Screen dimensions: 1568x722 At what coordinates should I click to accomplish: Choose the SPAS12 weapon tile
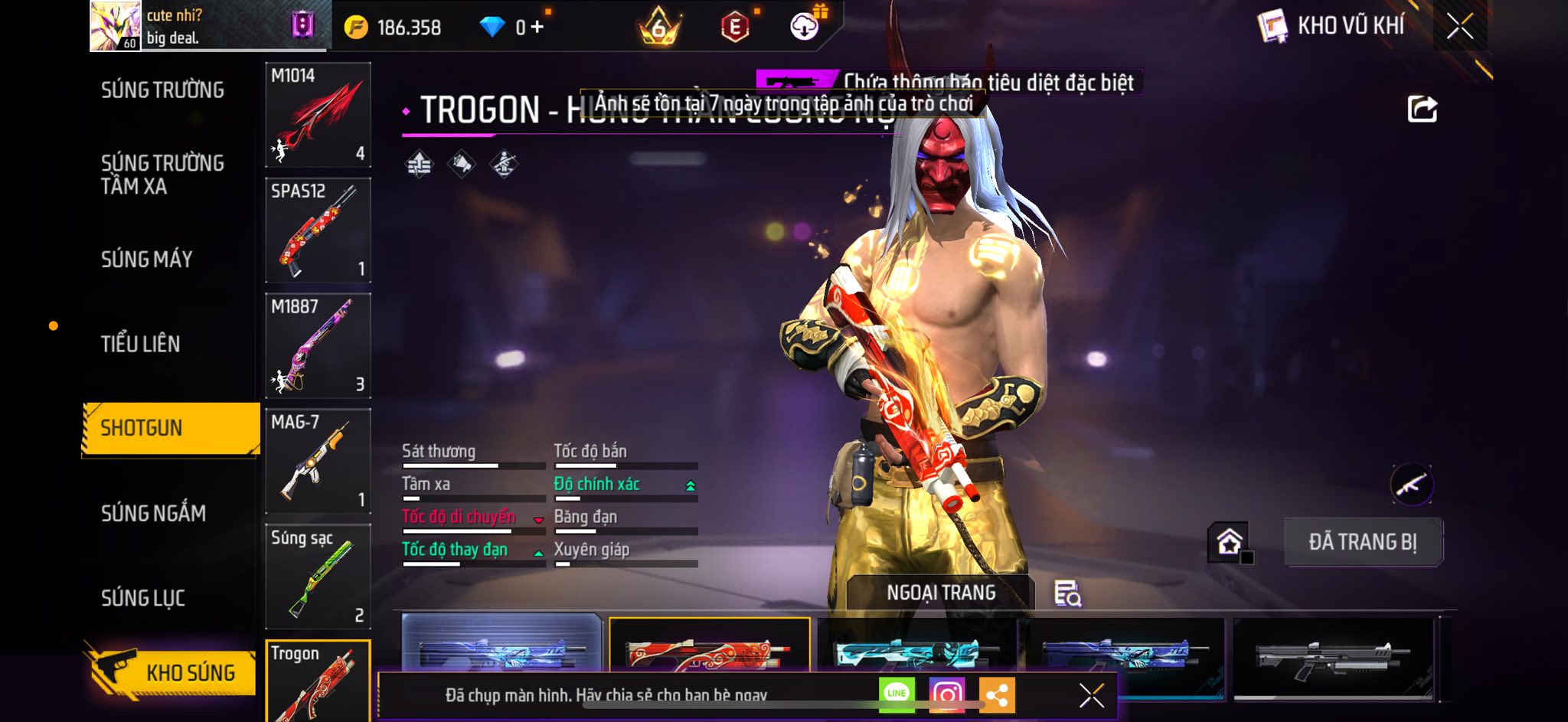318,230
